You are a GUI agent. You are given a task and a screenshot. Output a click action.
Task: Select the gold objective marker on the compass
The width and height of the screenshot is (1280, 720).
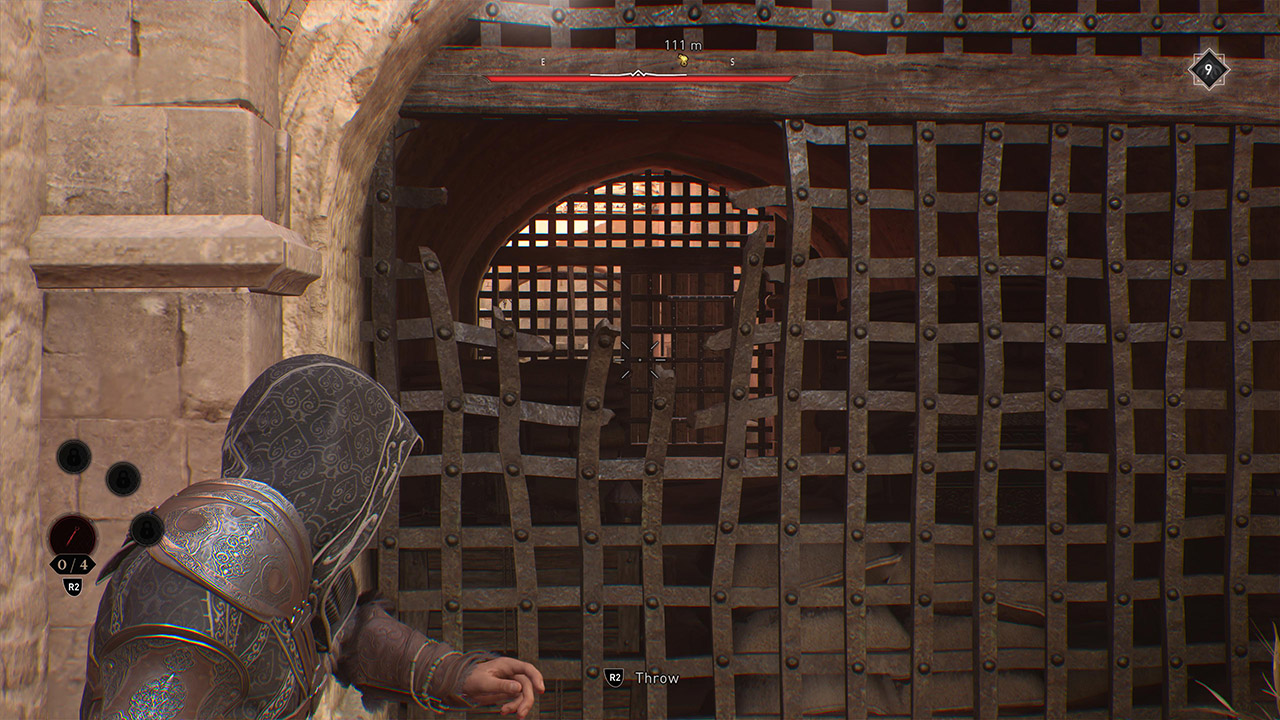(x=683, y=59)
